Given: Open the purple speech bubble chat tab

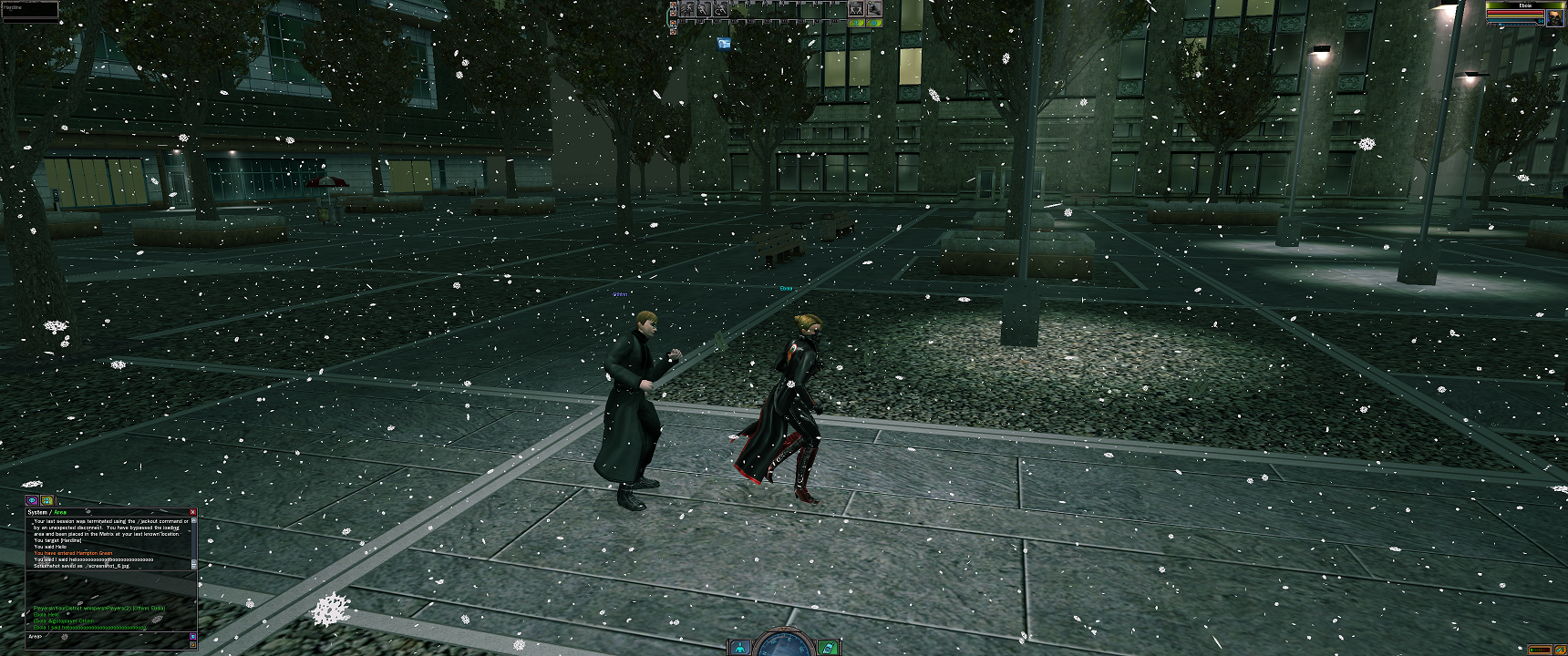Looking at the screenshot, I should pos(32,501).
